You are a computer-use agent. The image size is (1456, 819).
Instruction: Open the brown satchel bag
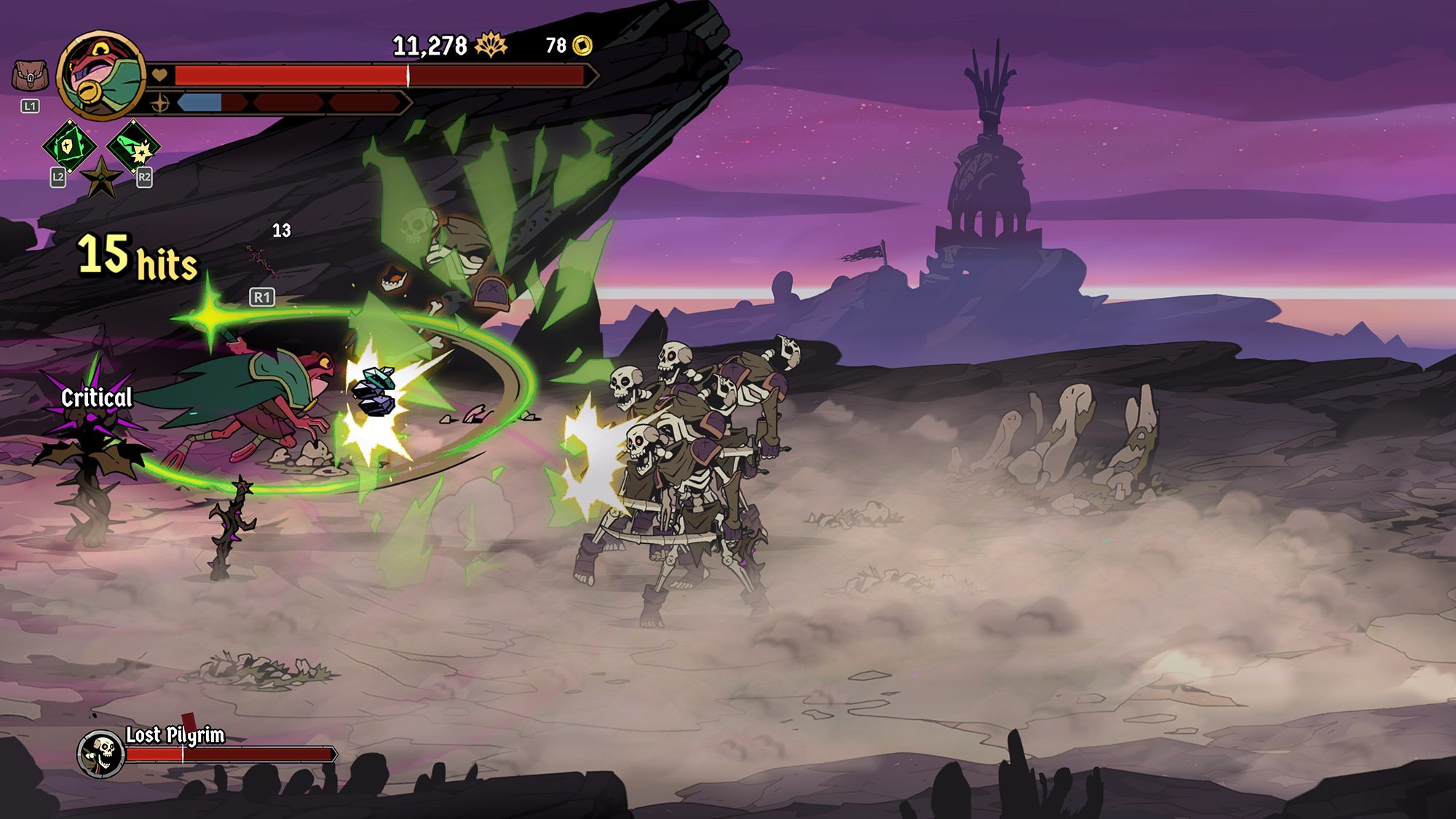(30, 76)
